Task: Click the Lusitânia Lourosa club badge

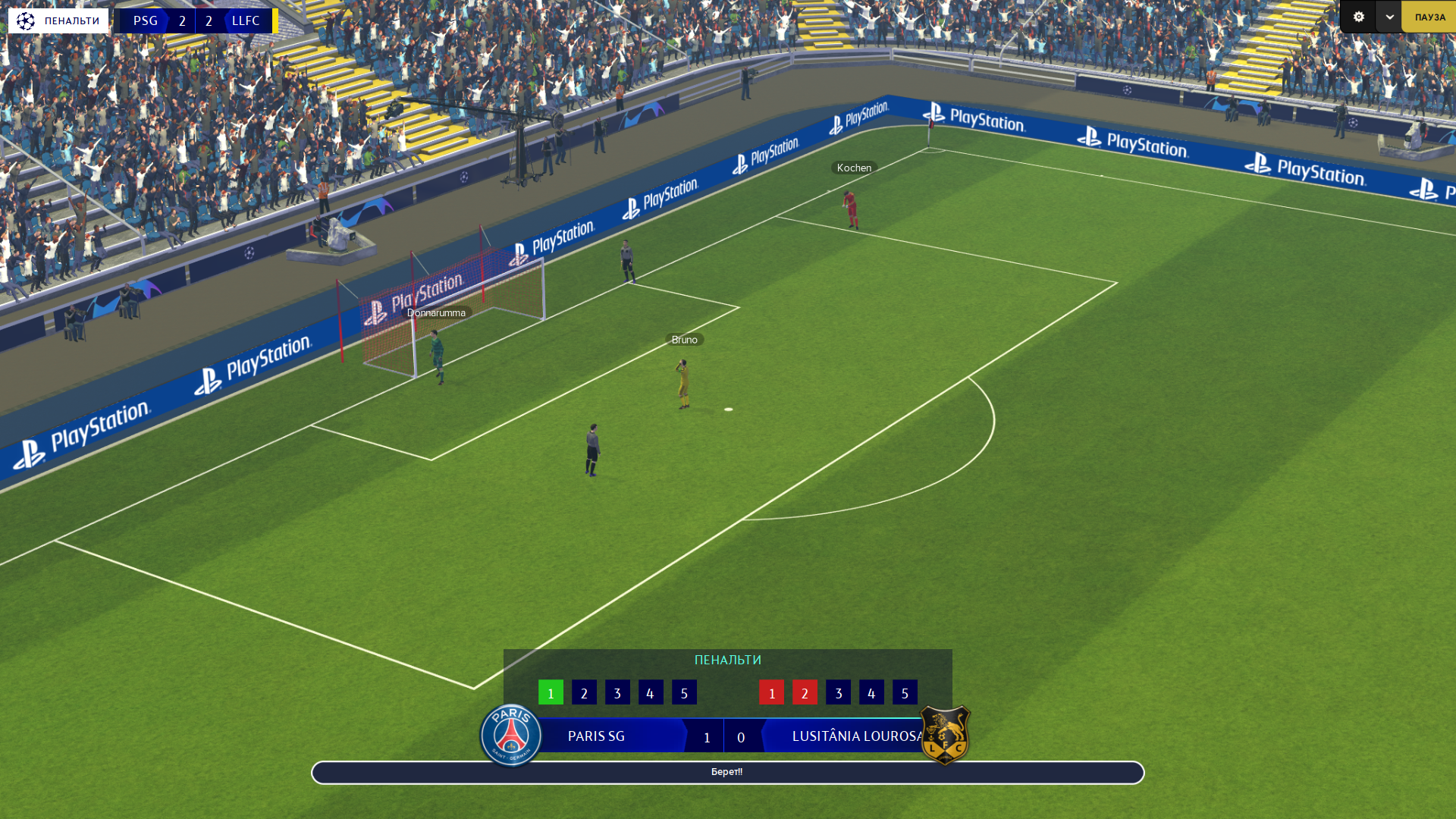Action: [944, 735]
